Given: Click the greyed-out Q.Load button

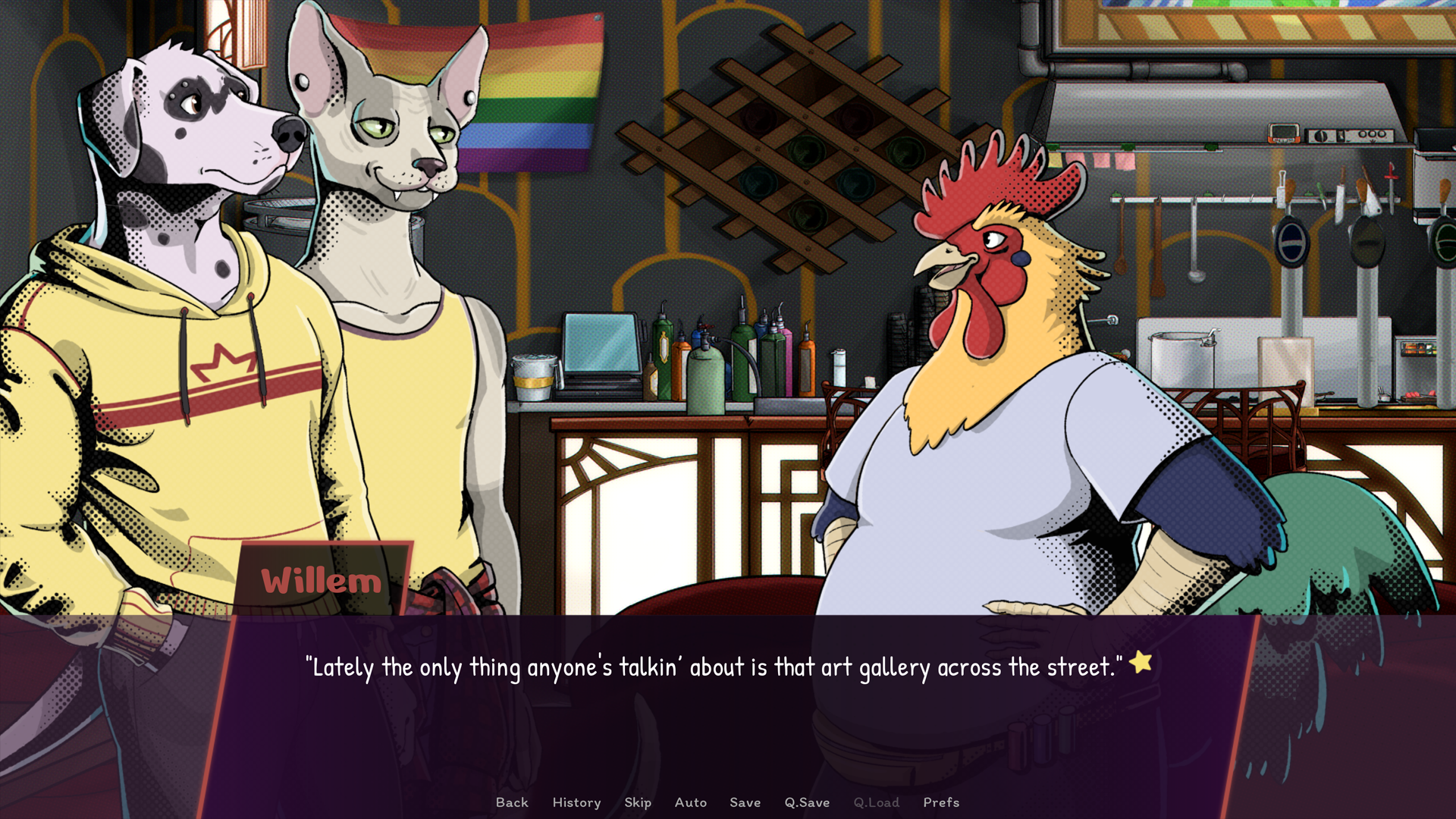Looking at the screenshot, I should click(876, 802).
